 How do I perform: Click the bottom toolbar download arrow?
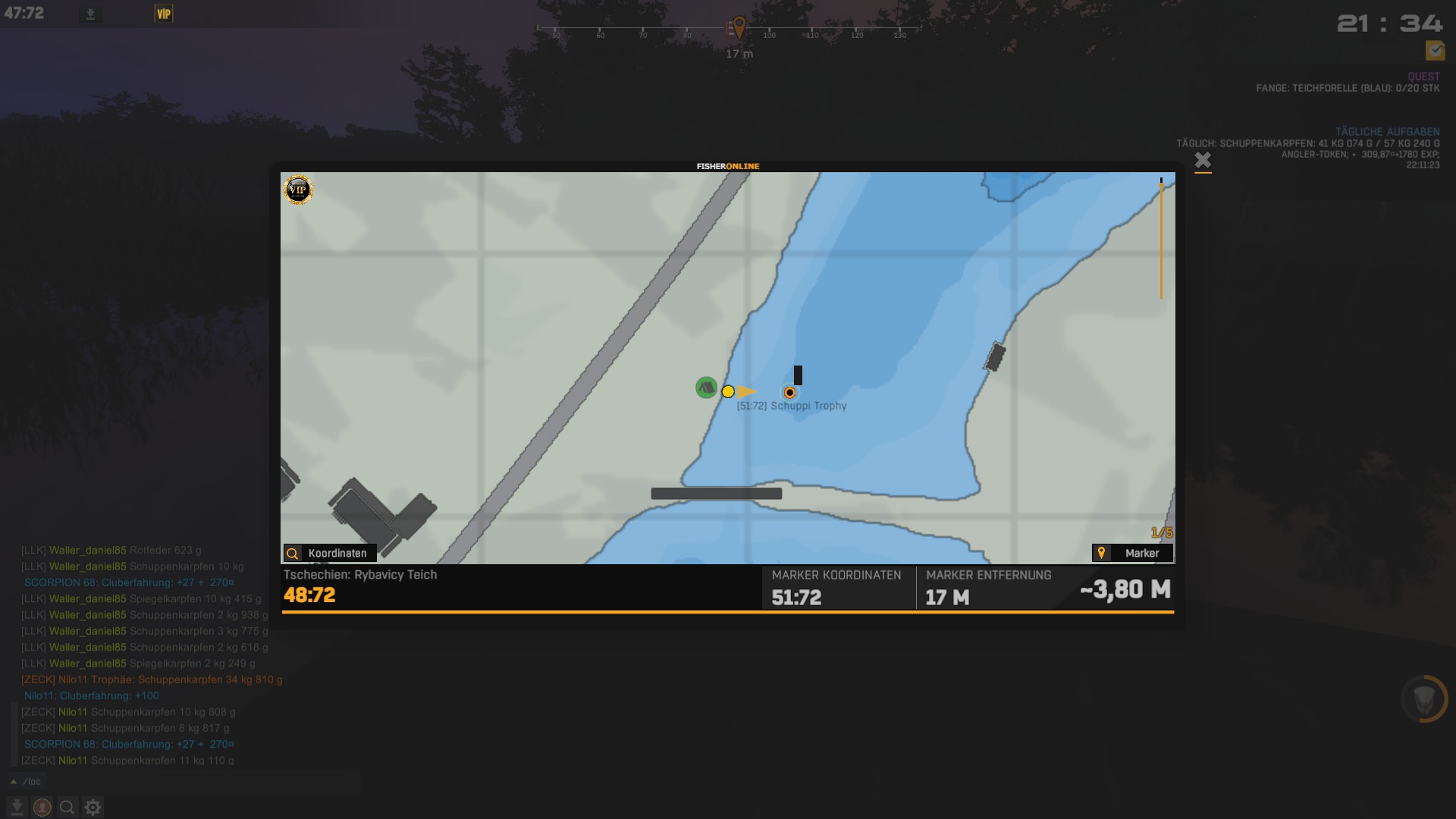(17, 808)
